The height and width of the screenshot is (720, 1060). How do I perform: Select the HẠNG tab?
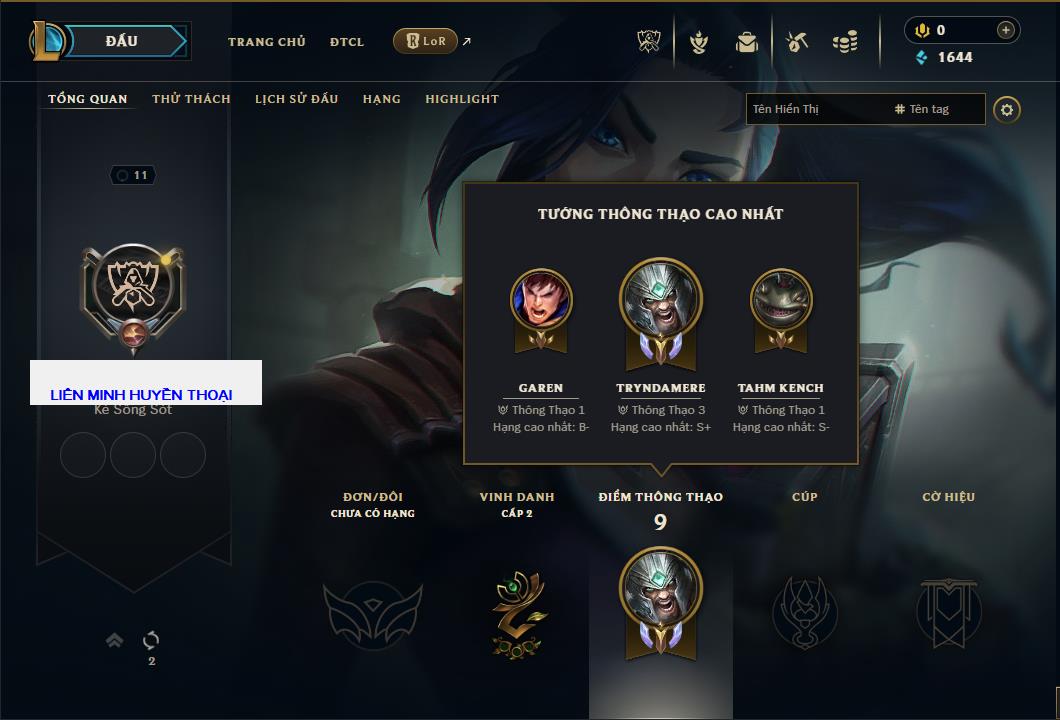tap(381, 99)
